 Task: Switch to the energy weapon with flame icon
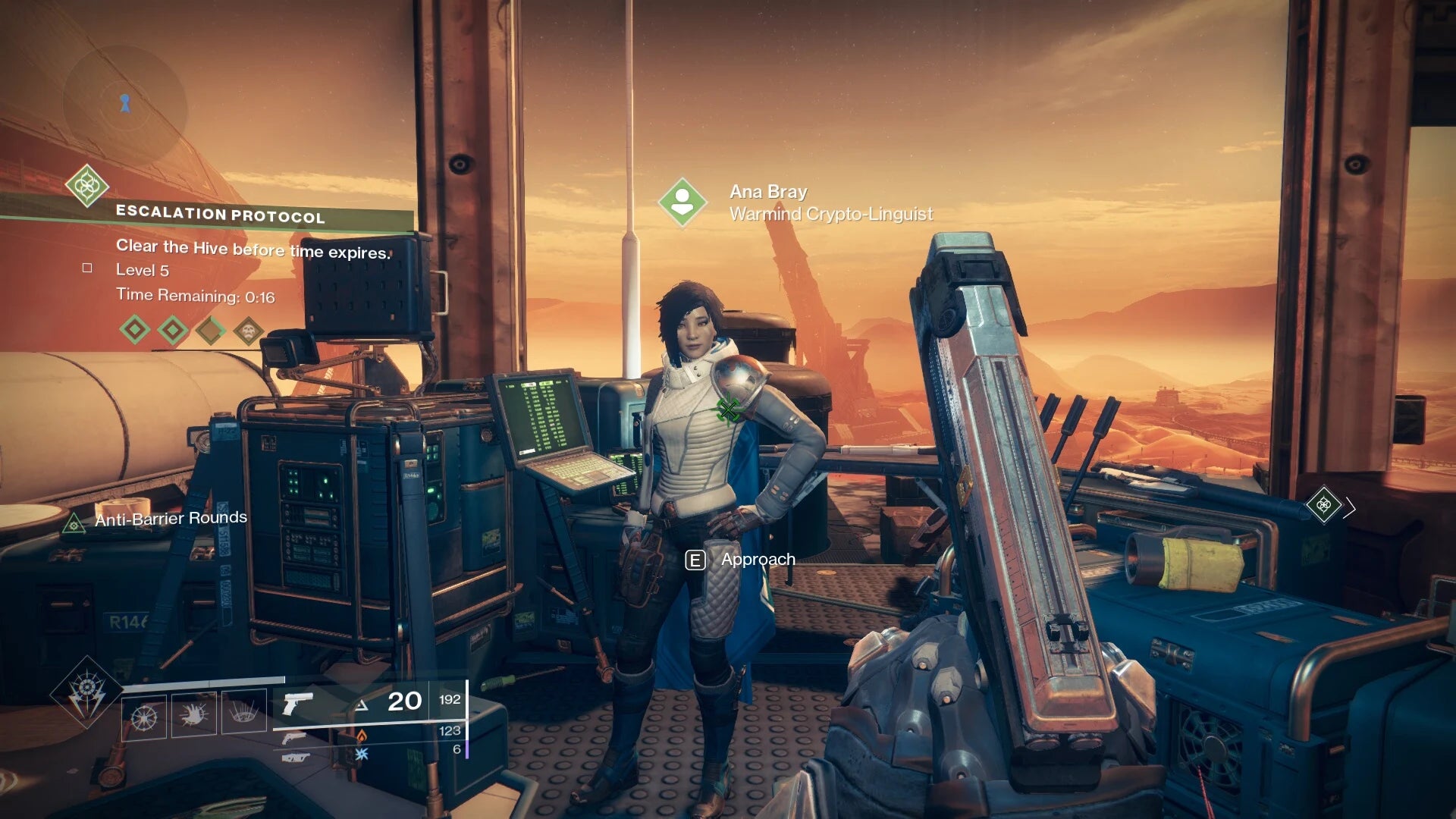295,737
